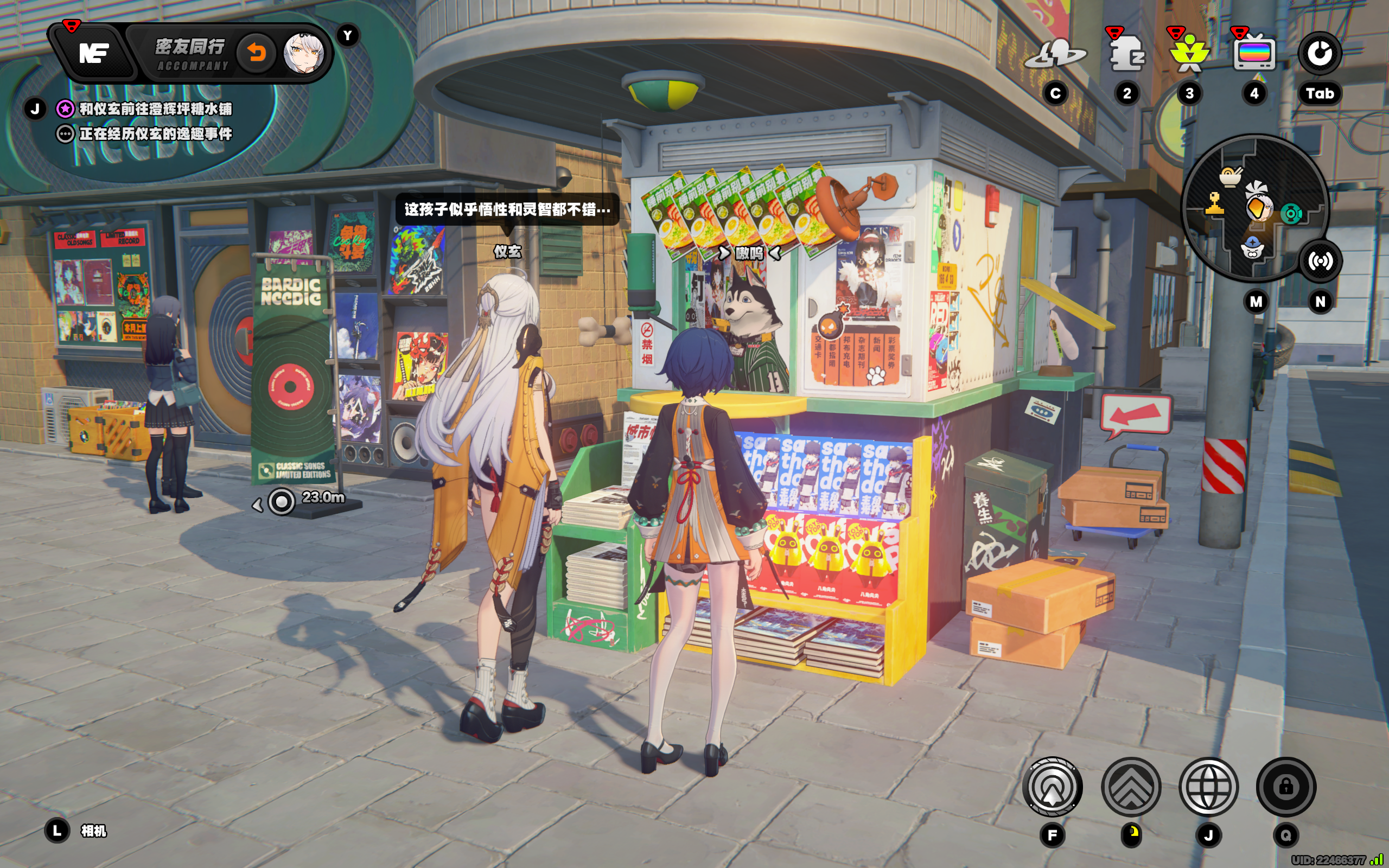Click the locked padlock button

coord(1286,787)
